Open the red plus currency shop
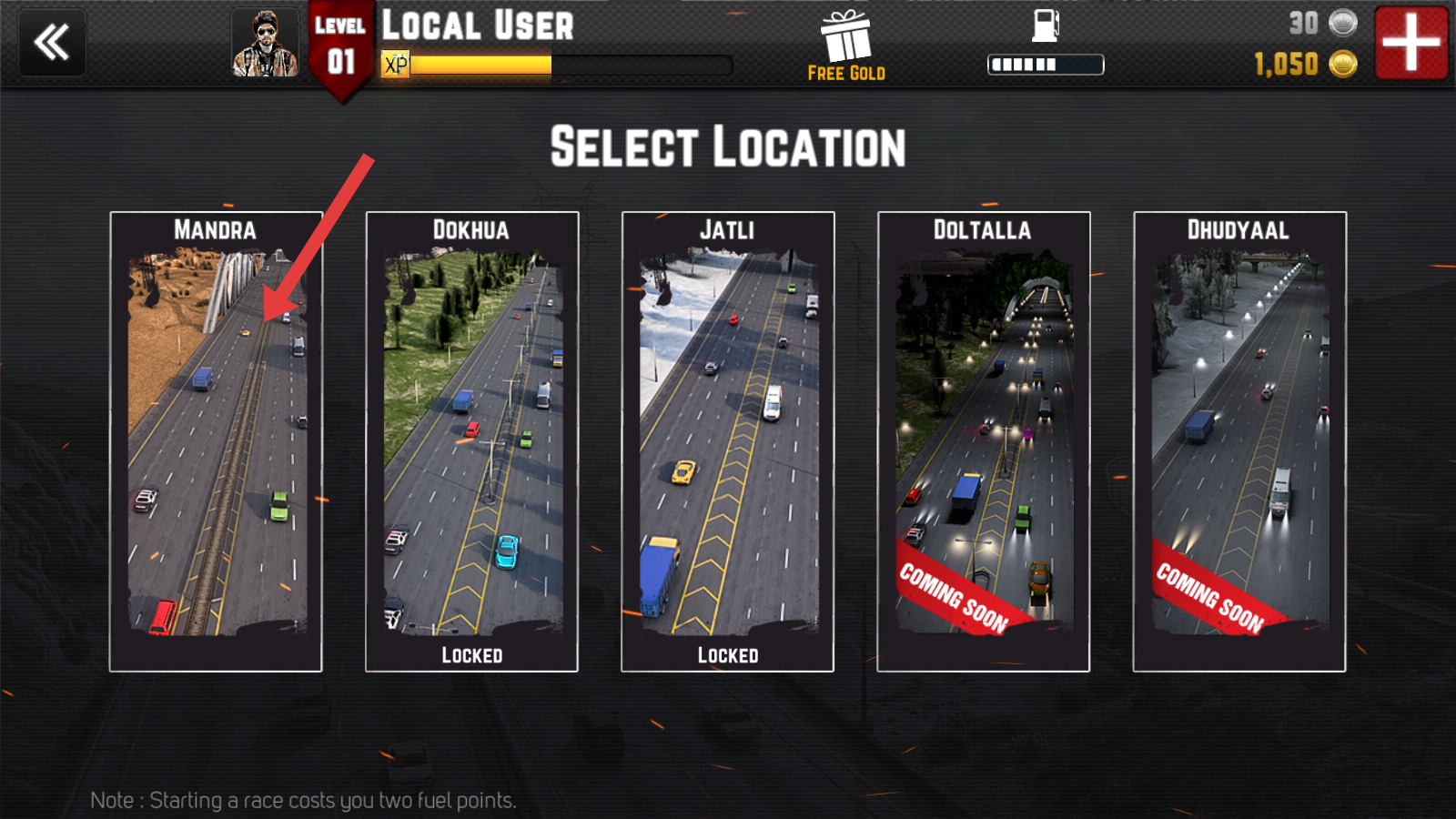This screenshot has width=1456, height=819. pos(1410,42)
